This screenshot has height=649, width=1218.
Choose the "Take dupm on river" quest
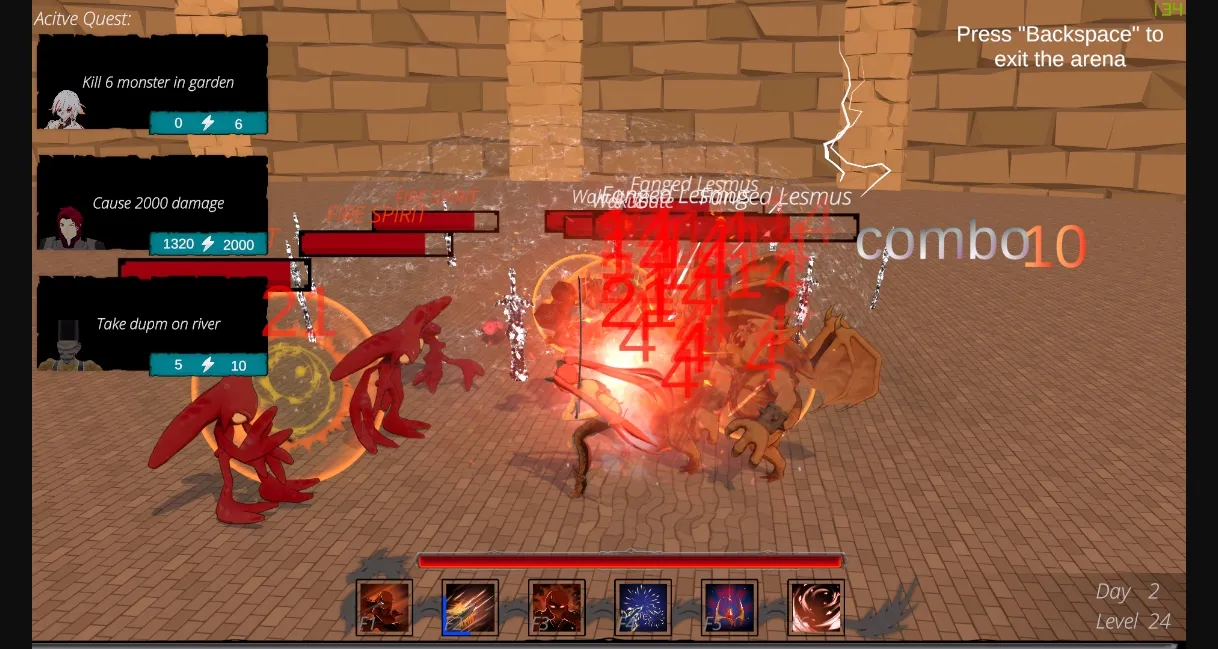tap(153, 324)
